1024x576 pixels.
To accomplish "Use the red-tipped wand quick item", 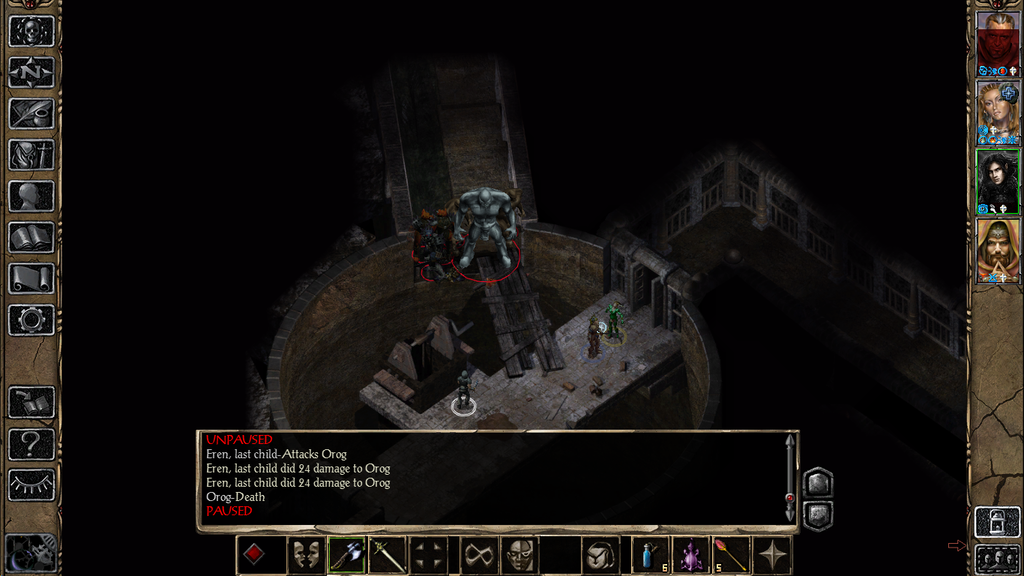I will click(732, 555).
